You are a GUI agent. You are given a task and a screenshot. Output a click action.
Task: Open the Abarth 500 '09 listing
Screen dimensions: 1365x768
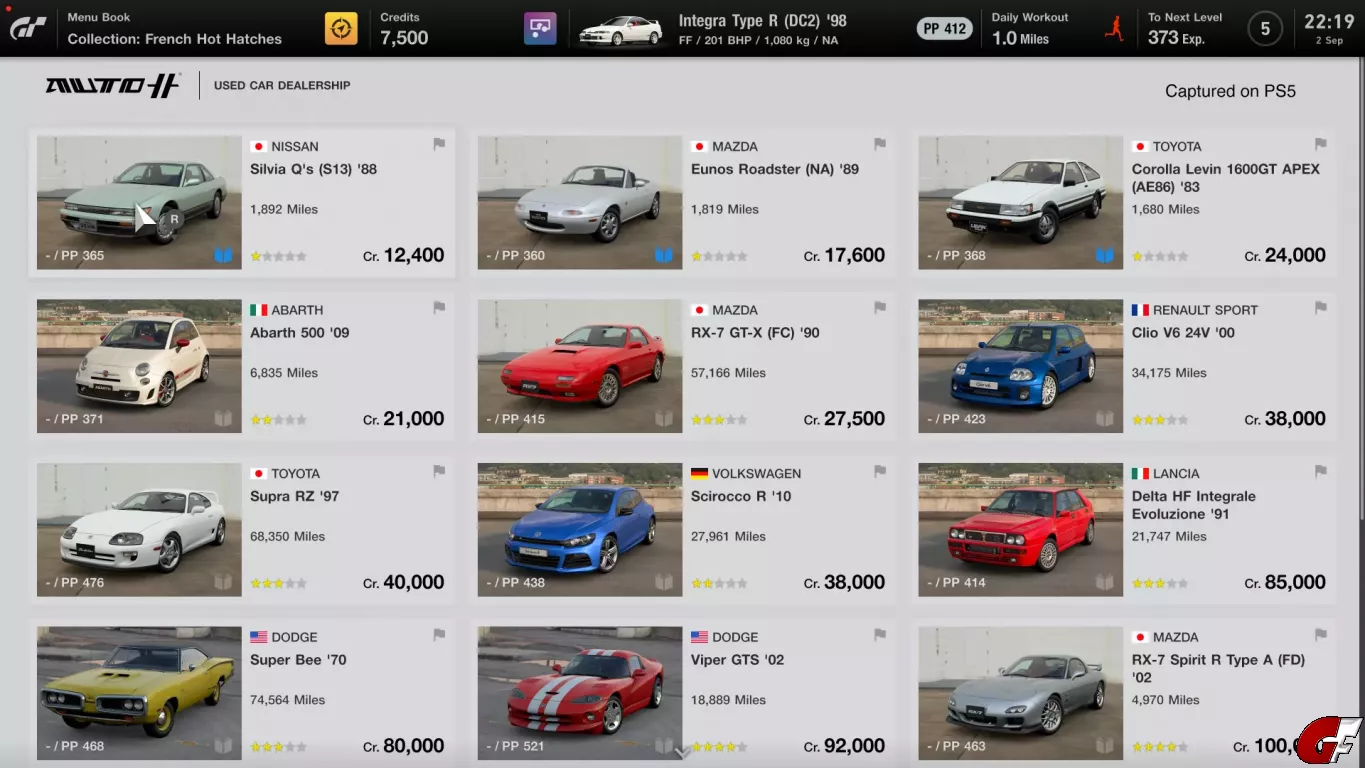241,366
